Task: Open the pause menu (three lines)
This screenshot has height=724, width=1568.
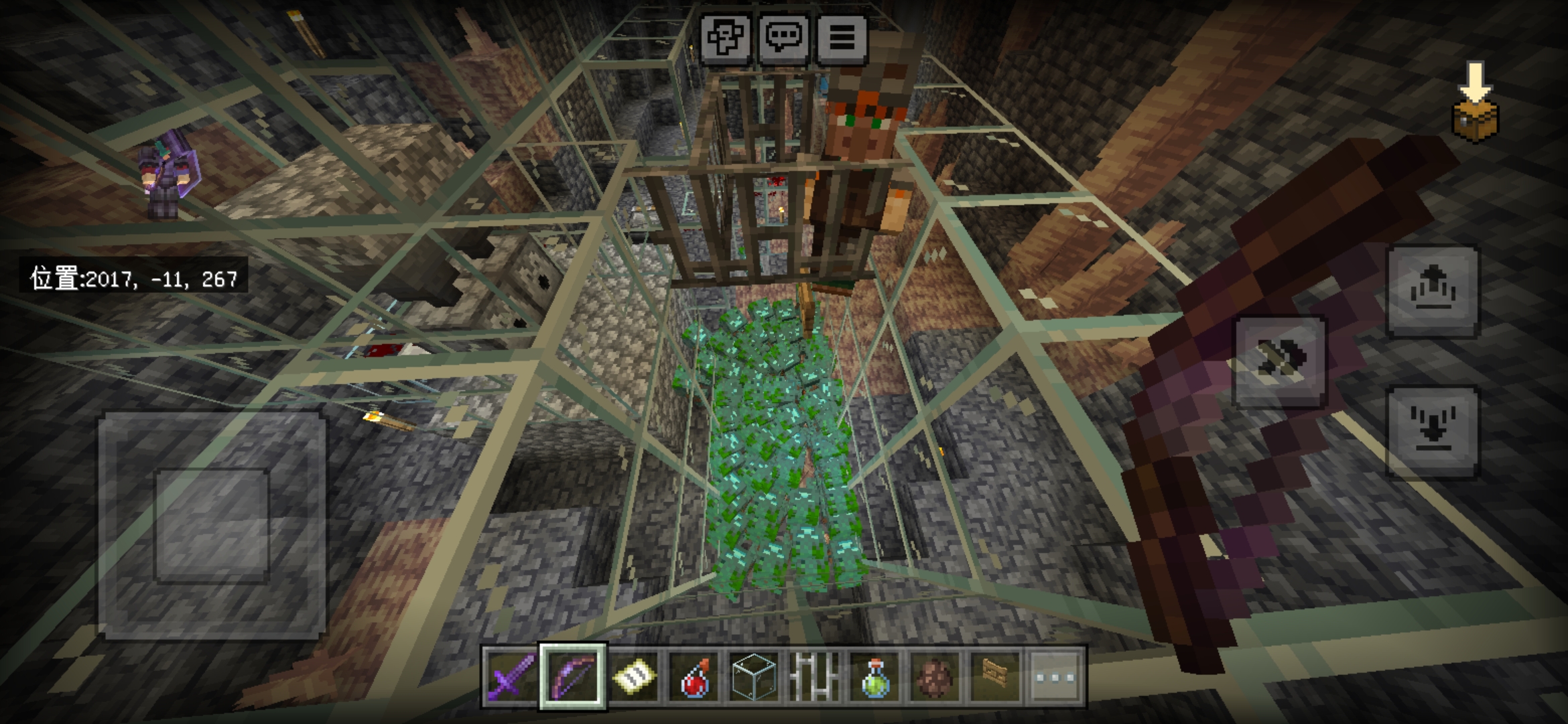Action: (842, 38)
